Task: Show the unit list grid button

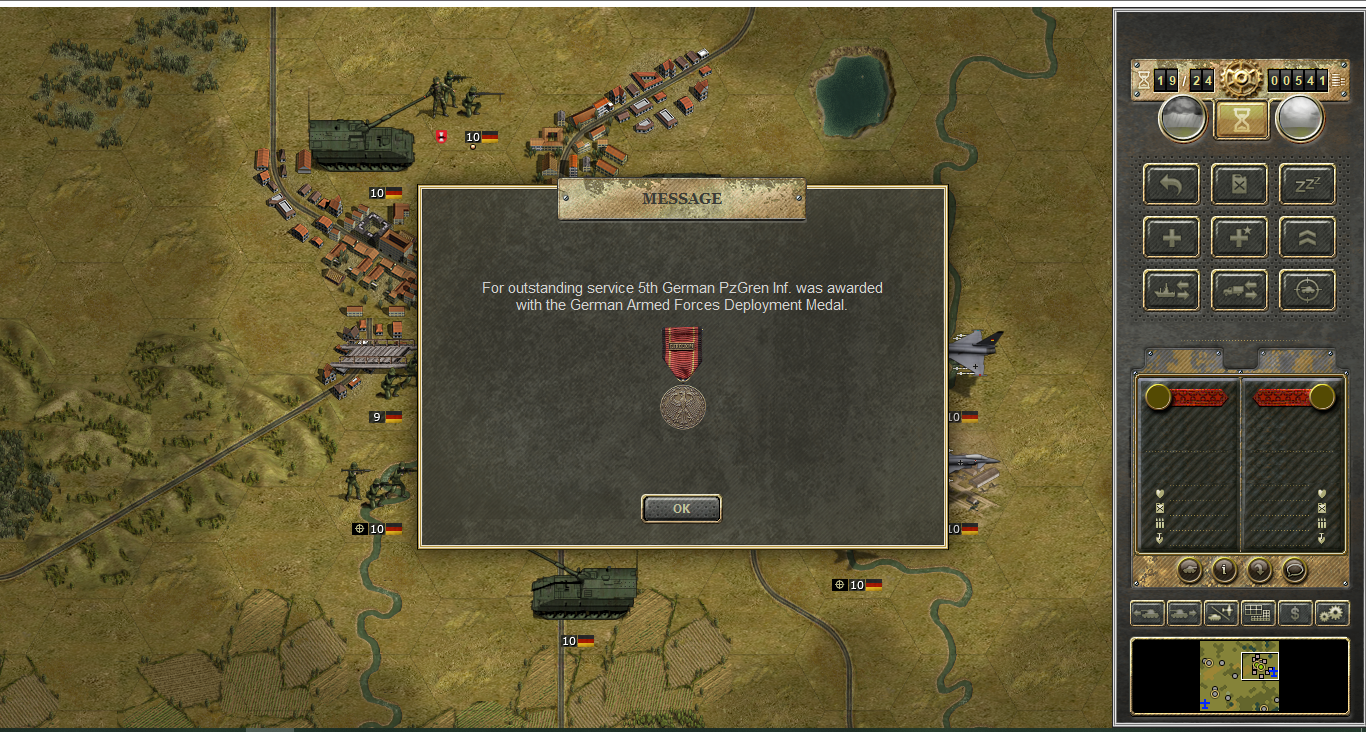Action: 1258,613
